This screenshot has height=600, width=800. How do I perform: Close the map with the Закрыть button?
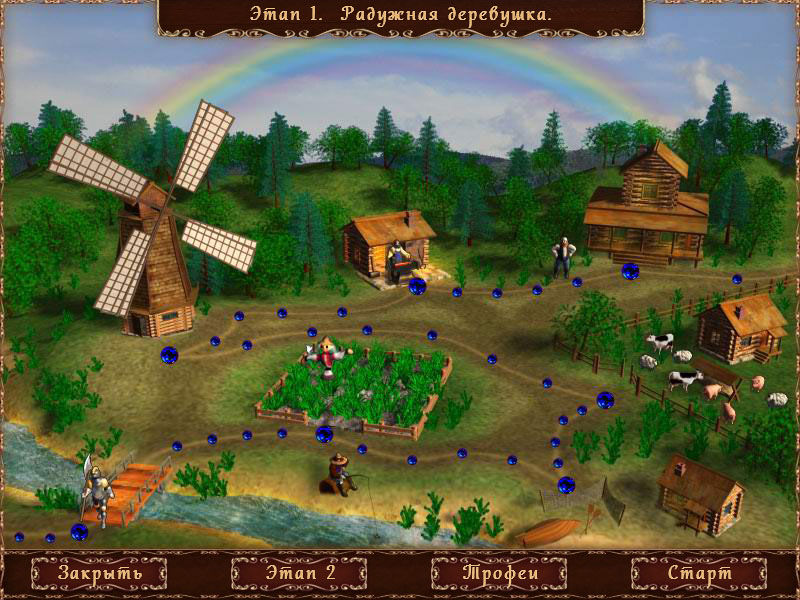click(100, 574)
